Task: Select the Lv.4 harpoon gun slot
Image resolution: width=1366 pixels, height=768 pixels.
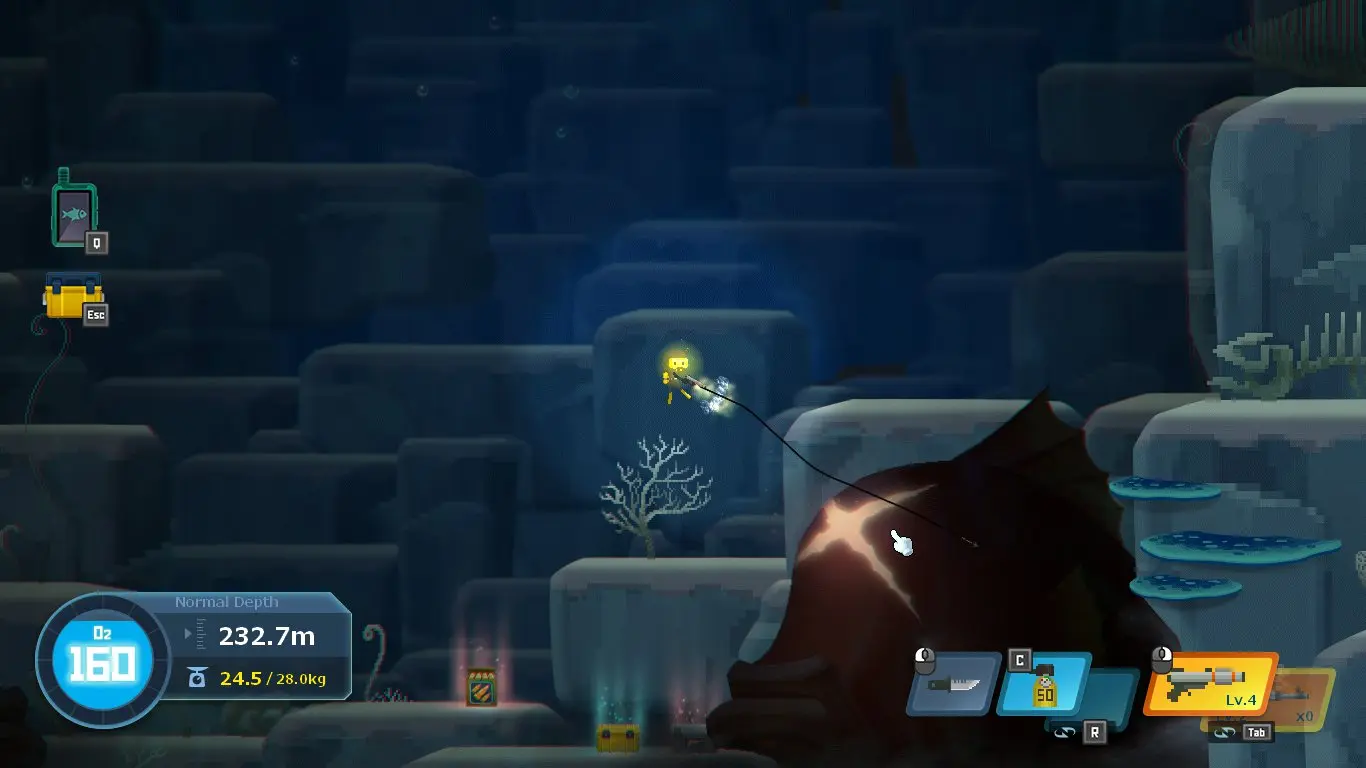Action: coord(1211,685)
